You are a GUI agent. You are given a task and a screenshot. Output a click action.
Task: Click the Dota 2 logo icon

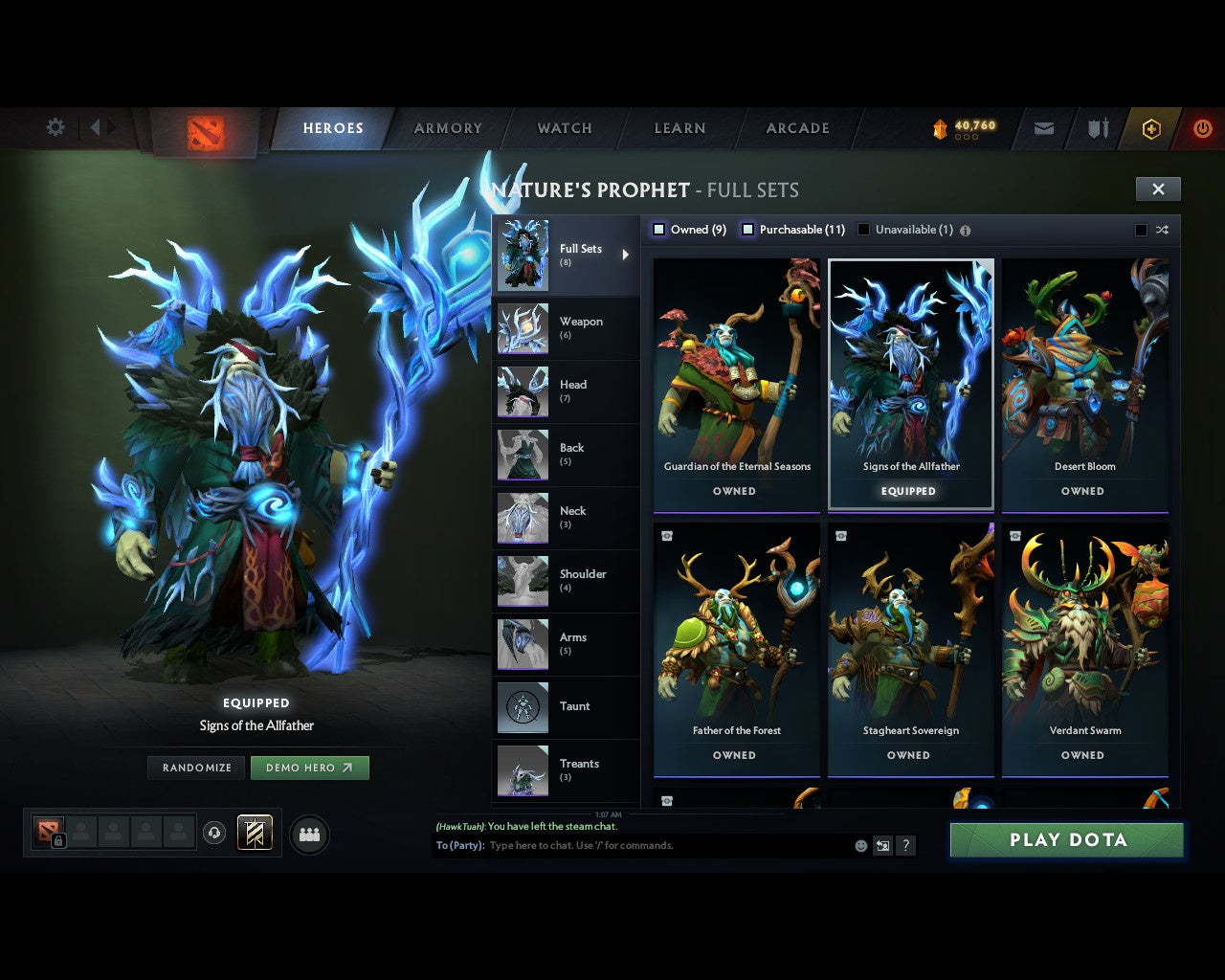pyautogui.click(x=203, y=134)
